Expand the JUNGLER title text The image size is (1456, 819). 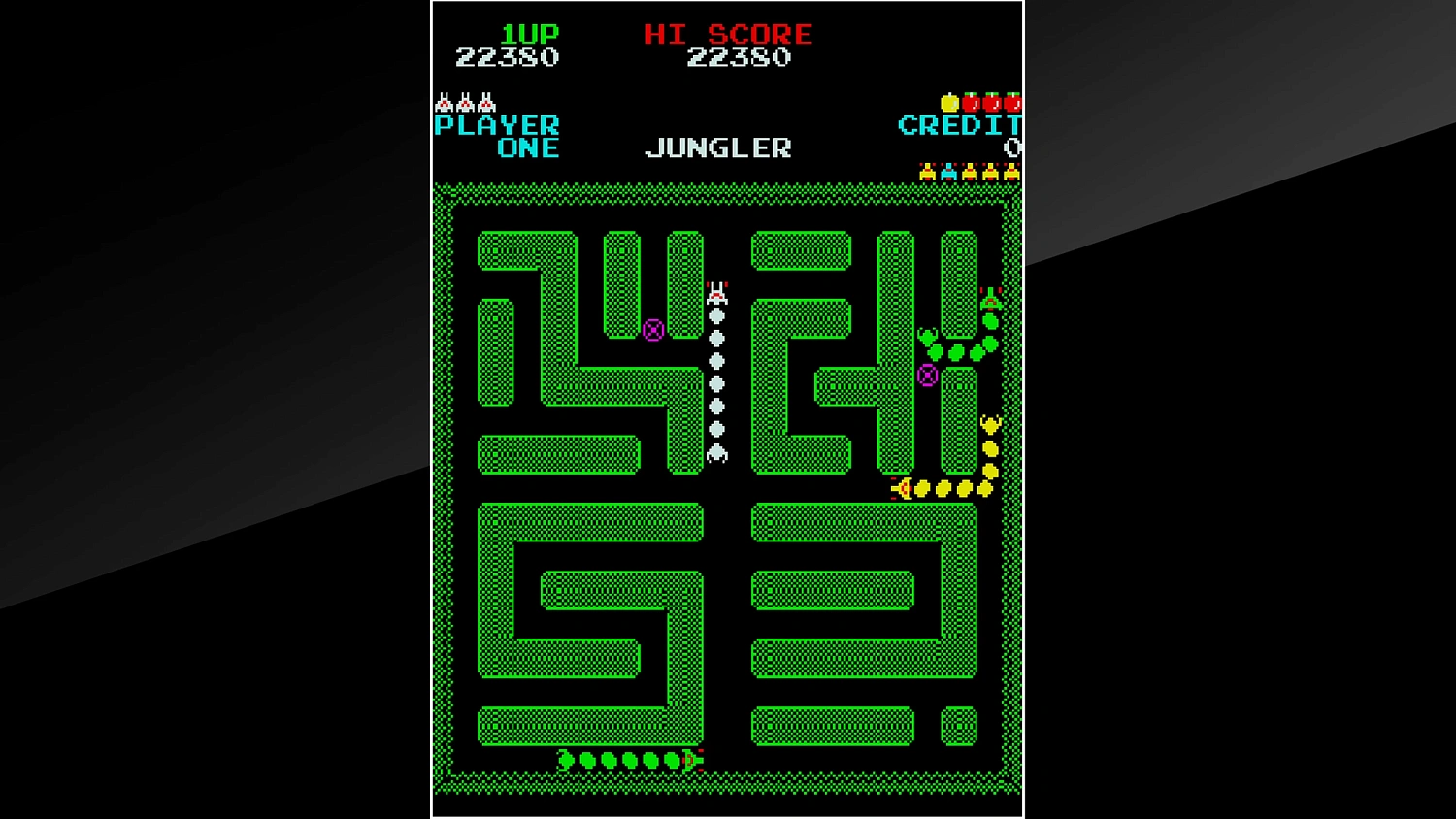pyautogui.click(x=718, y=147)
